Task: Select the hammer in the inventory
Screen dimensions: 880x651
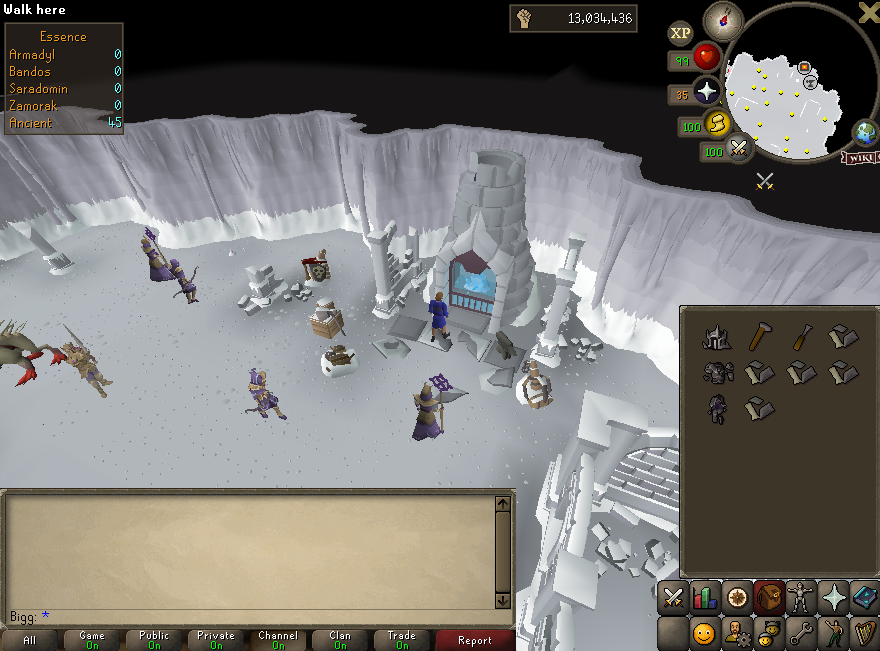Action: coord(762,338)
